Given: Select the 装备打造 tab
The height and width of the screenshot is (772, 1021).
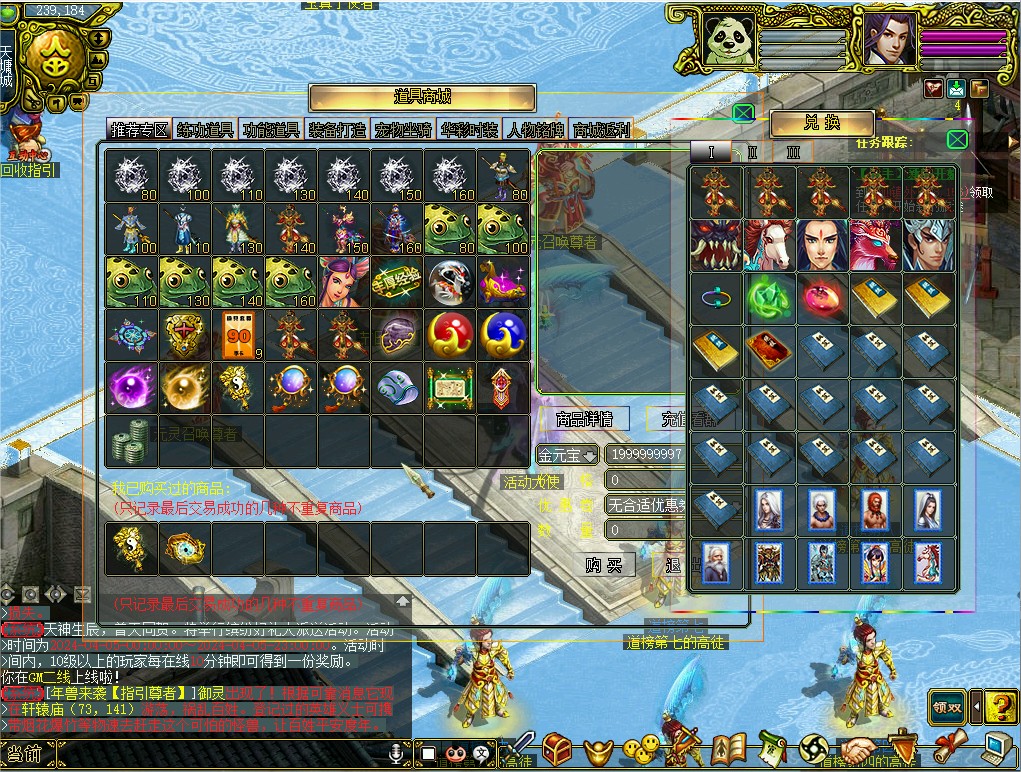Looking at the screenshot, I should (337, 130).
